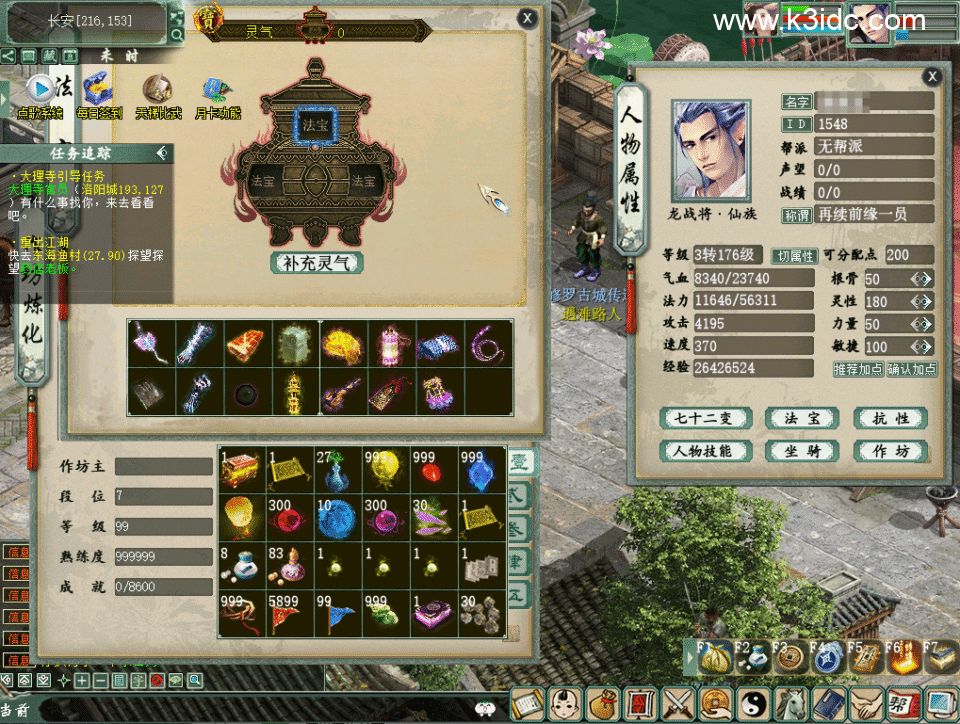This screenshot has height=724, width=960.
Task: Open the 抗性 resistance panel
Action: [x=890, y=418]
